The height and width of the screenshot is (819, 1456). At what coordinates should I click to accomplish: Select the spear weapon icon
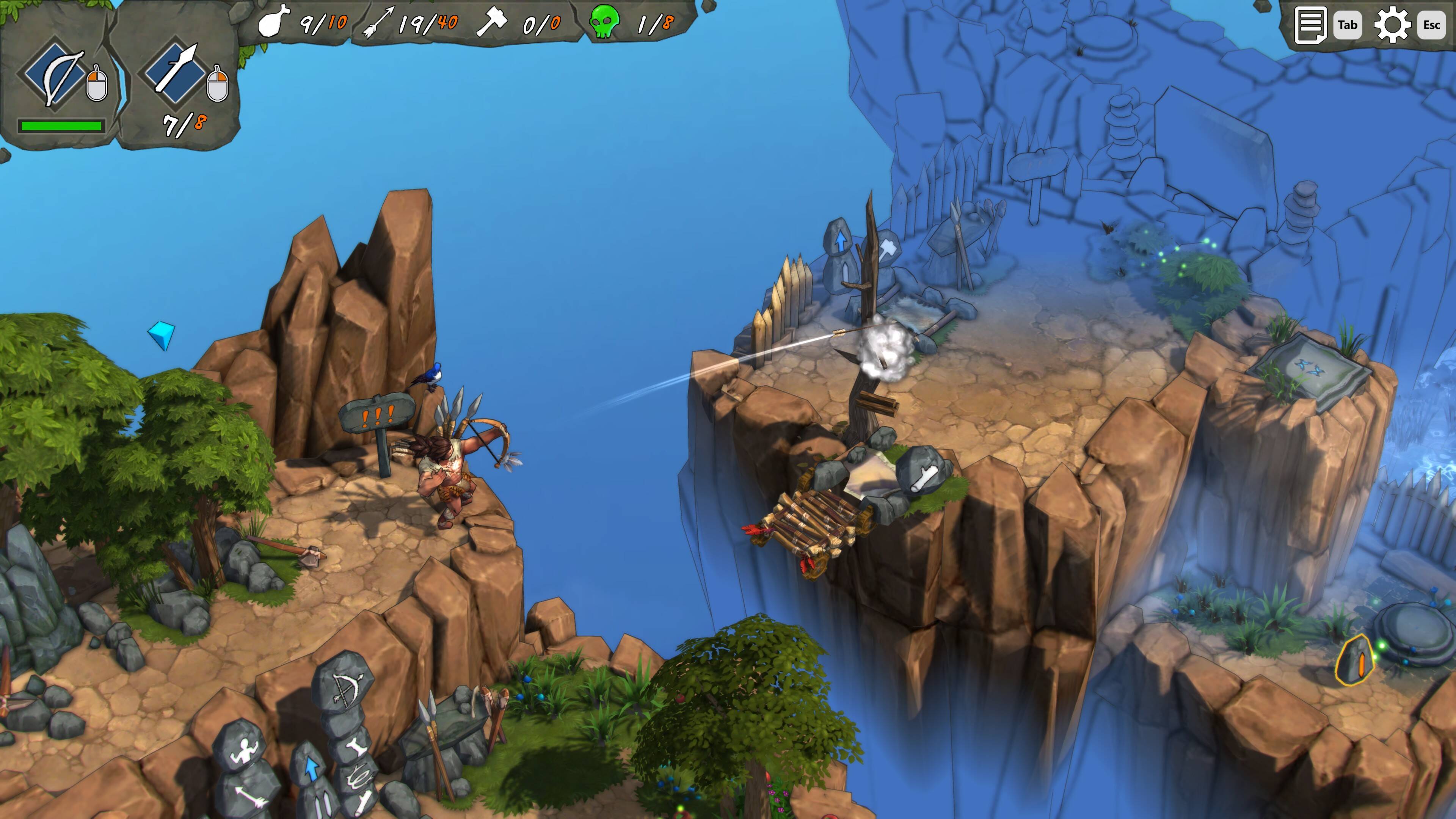[176, 72]
